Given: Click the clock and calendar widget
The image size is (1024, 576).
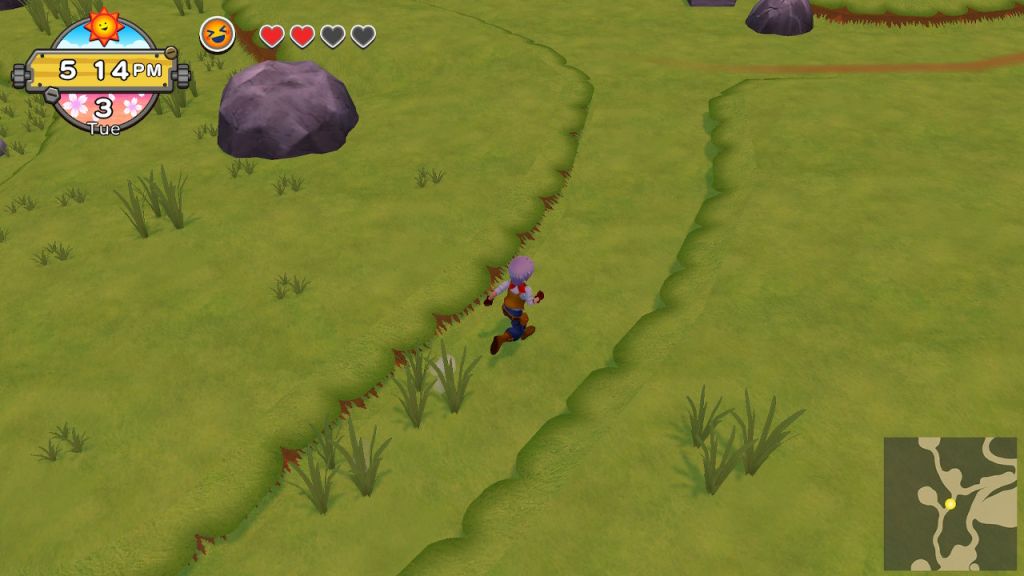Looking at the screenshot, I should [x=103, y=72].
